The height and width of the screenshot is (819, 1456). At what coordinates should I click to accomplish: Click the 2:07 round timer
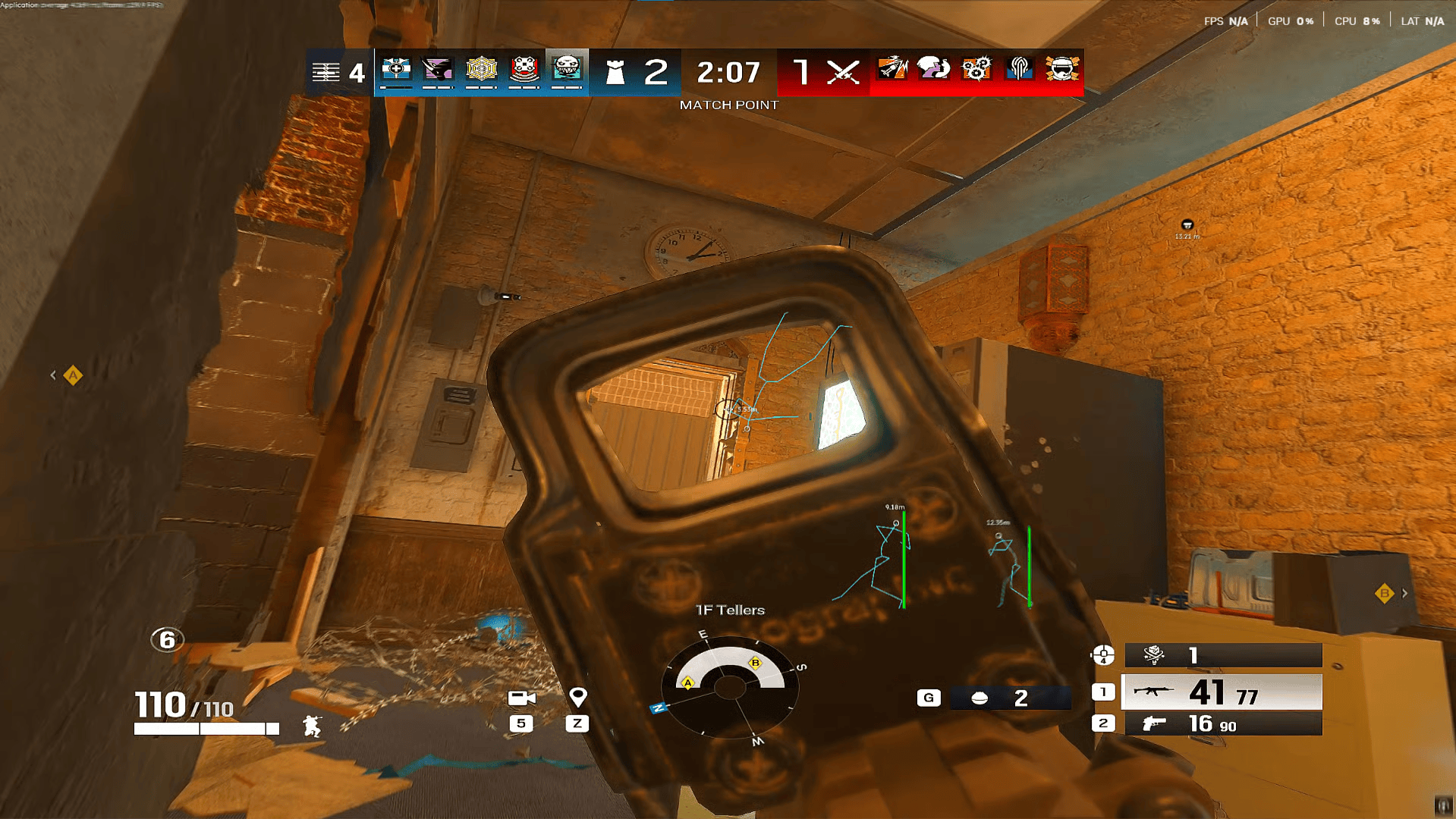click(x=727, y=72)
